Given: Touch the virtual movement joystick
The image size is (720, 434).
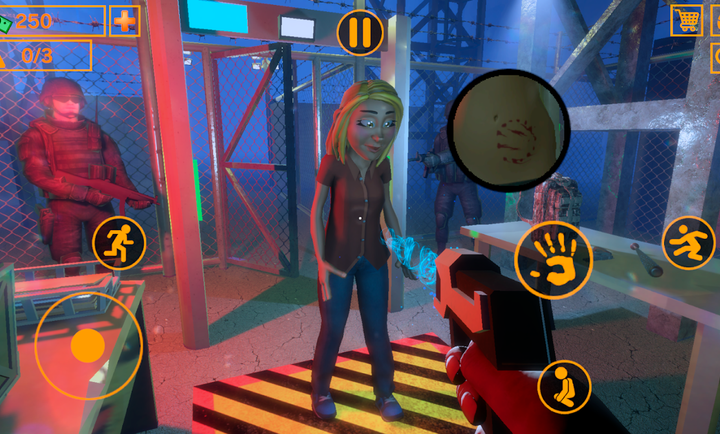Looking at the screenshot, I should 88,346.
